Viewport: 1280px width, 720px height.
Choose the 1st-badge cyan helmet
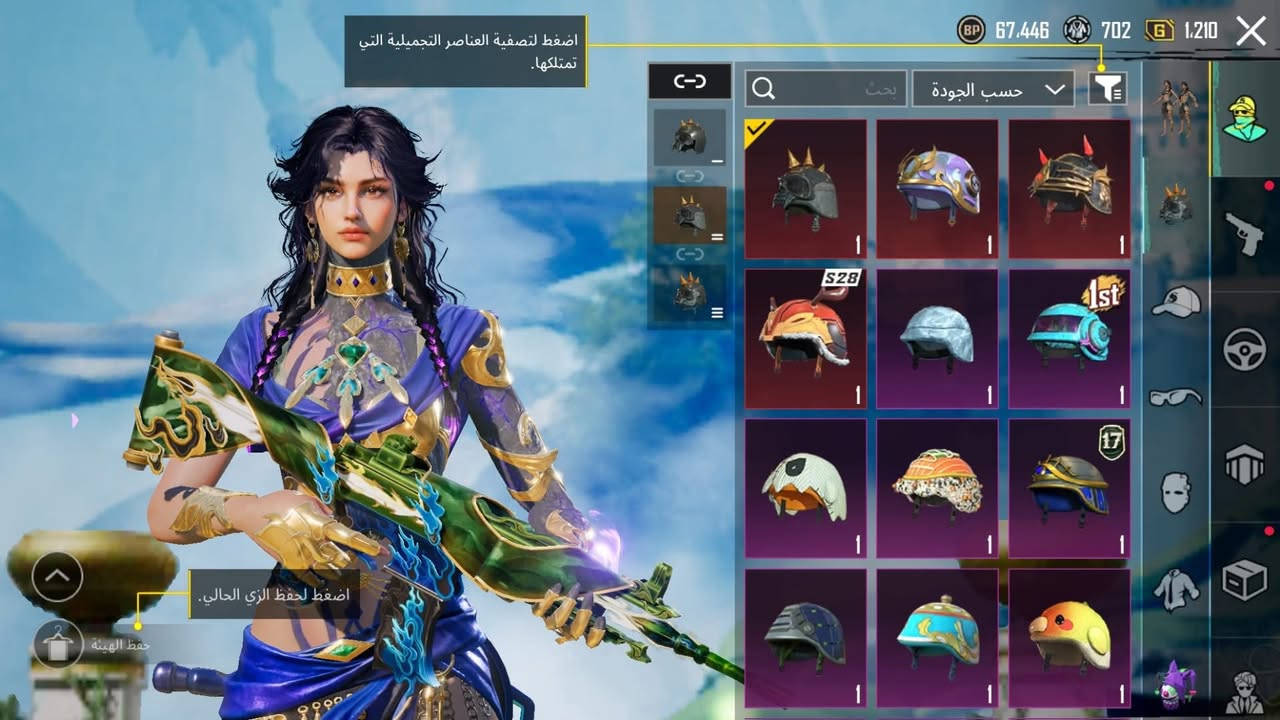(1069, 338)
